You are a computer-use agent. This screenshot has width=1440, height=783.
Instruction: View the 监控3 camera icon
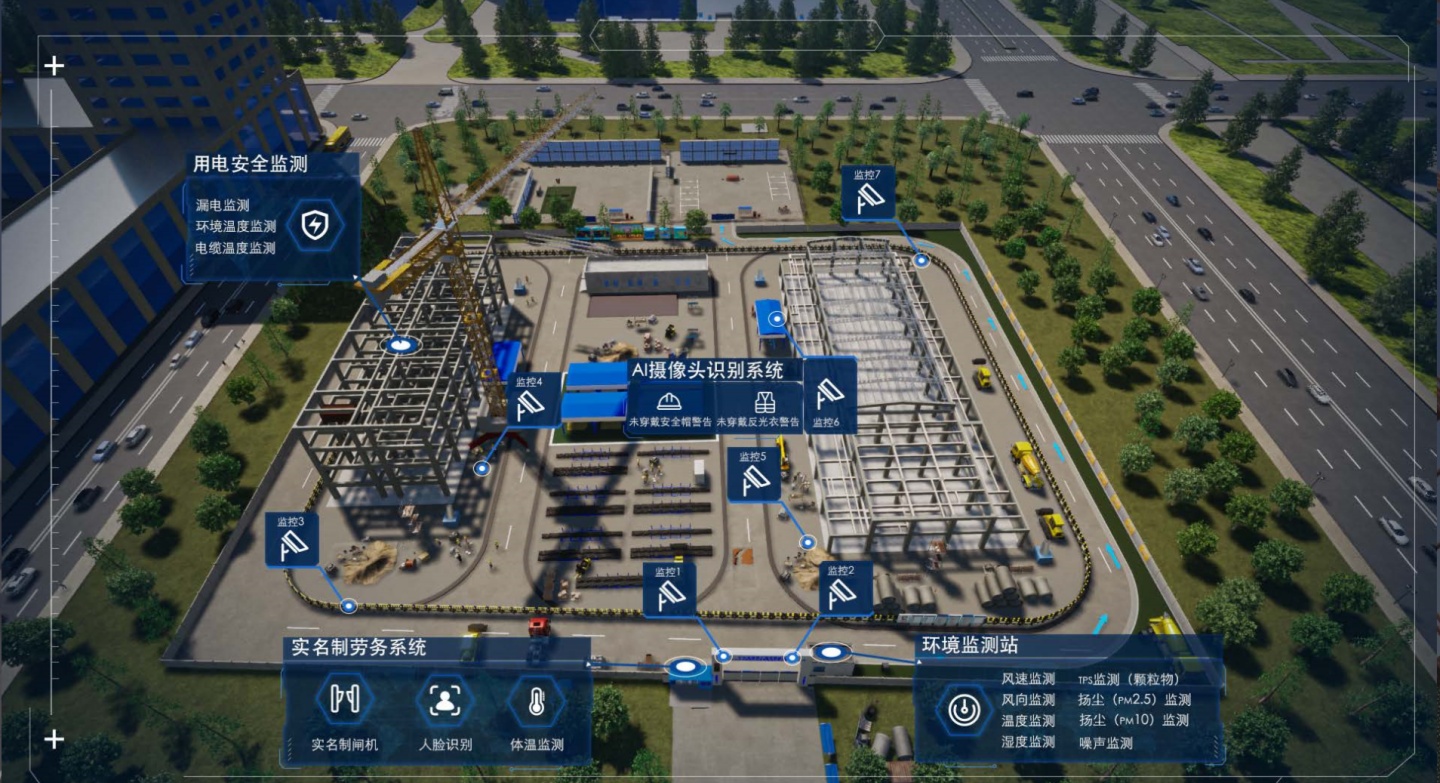(x=292, y=541)
